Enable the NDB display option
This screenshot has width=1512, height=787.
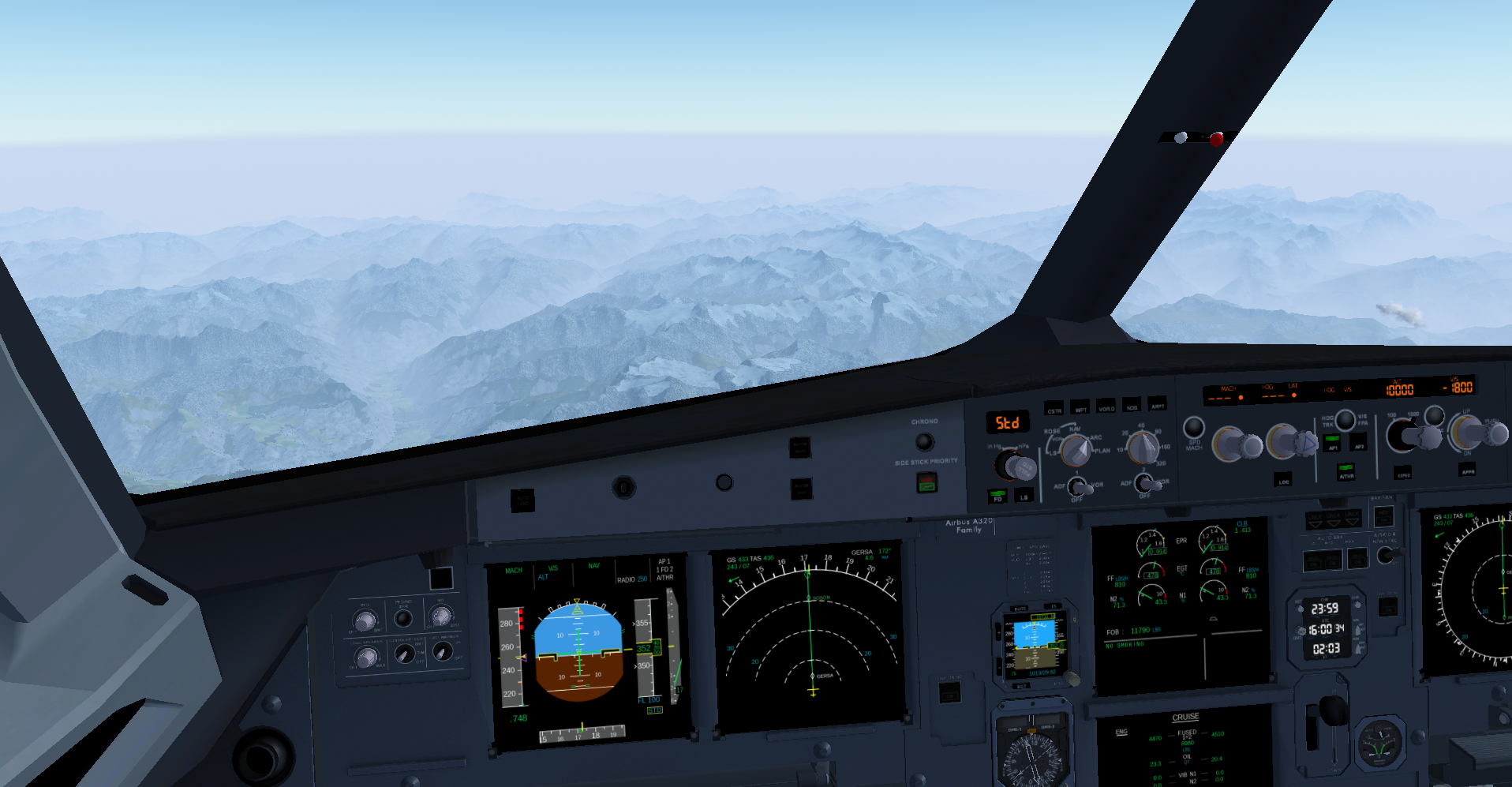coord(1132,405)
